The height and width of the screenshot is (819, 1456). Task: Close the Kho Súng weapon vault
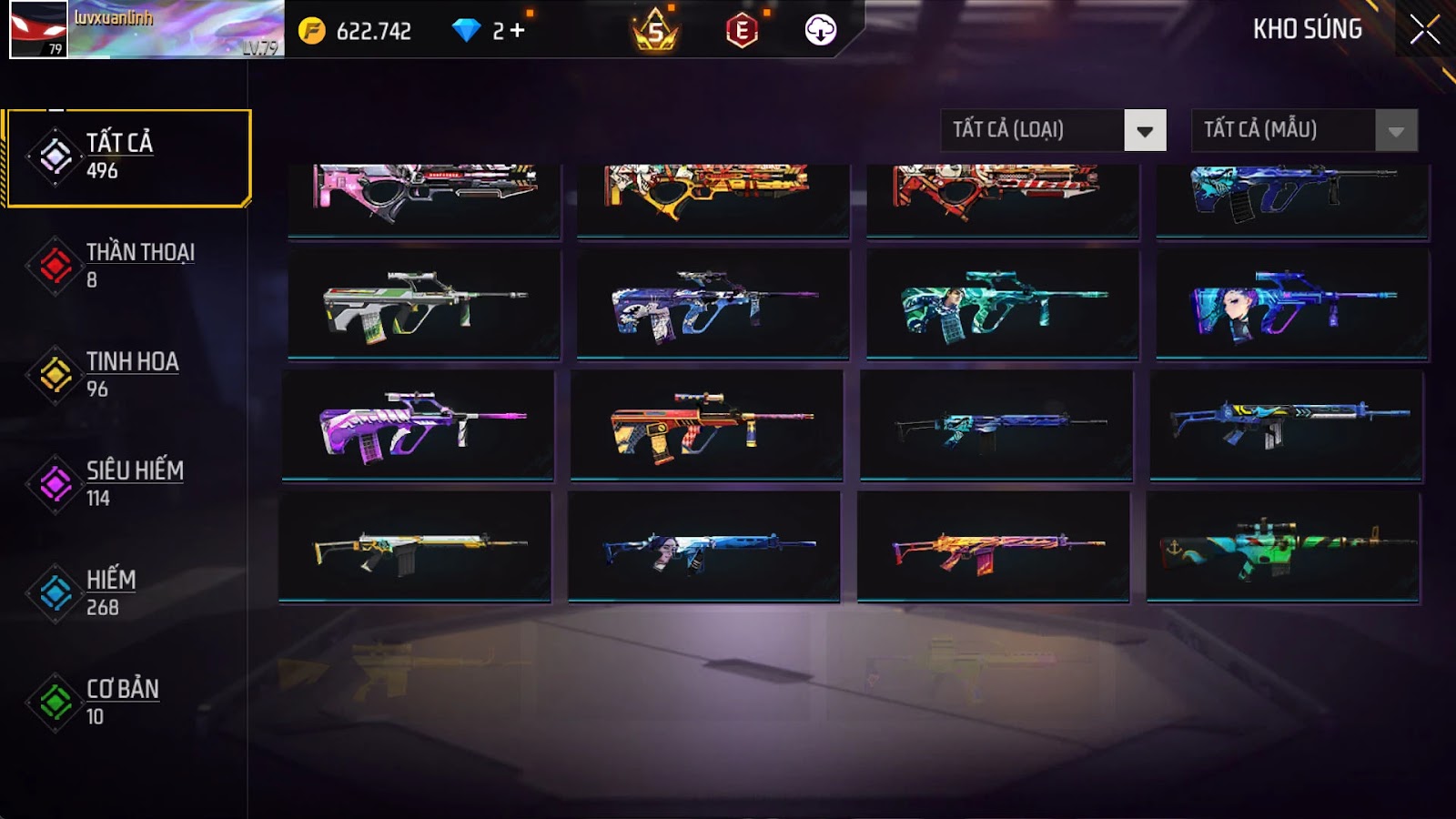(x=1424, y=30)
